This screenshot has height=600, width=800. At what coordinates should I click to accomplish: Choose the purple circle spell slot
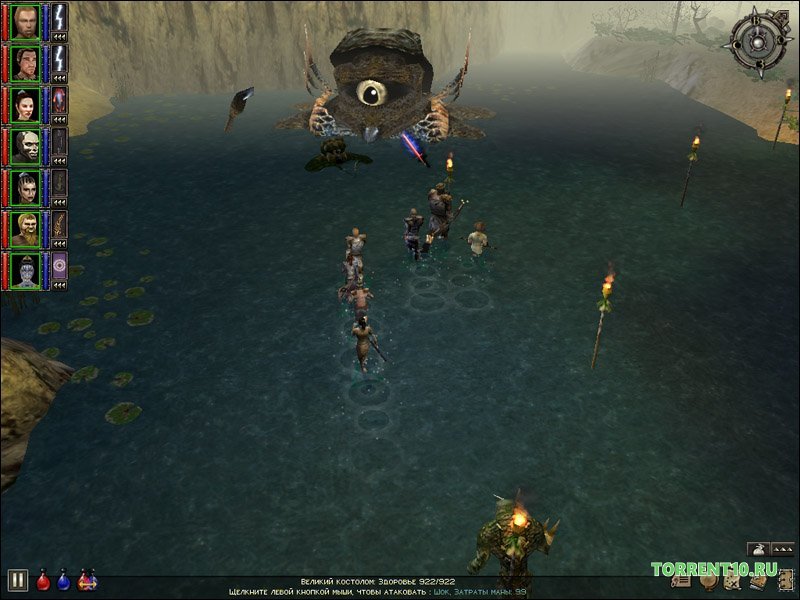point(60,265)
